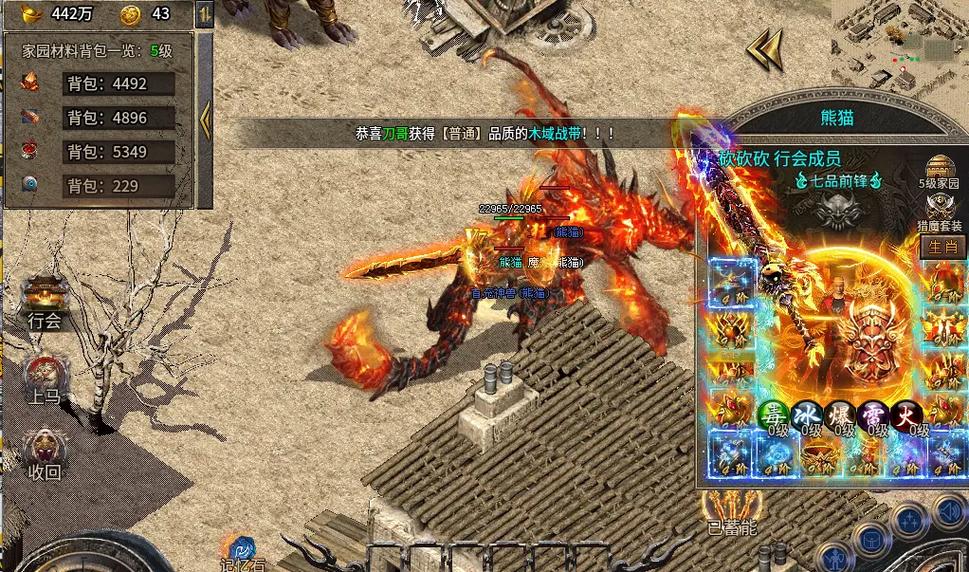The image size is (969, 572).
Task: Toggle the up-down arrows button beside currency
Action: [204, 15]
